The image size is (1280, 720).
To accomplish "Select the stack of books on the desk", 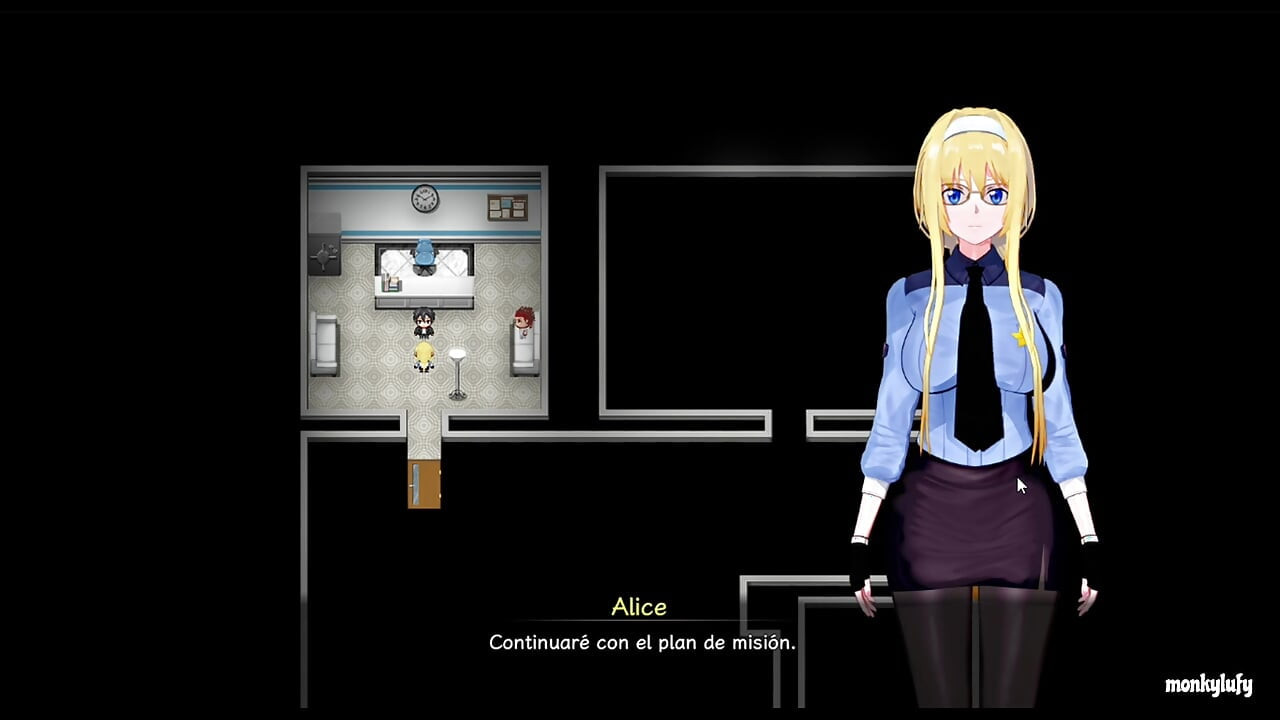I will pyautogui.click(x=393, y=283).
